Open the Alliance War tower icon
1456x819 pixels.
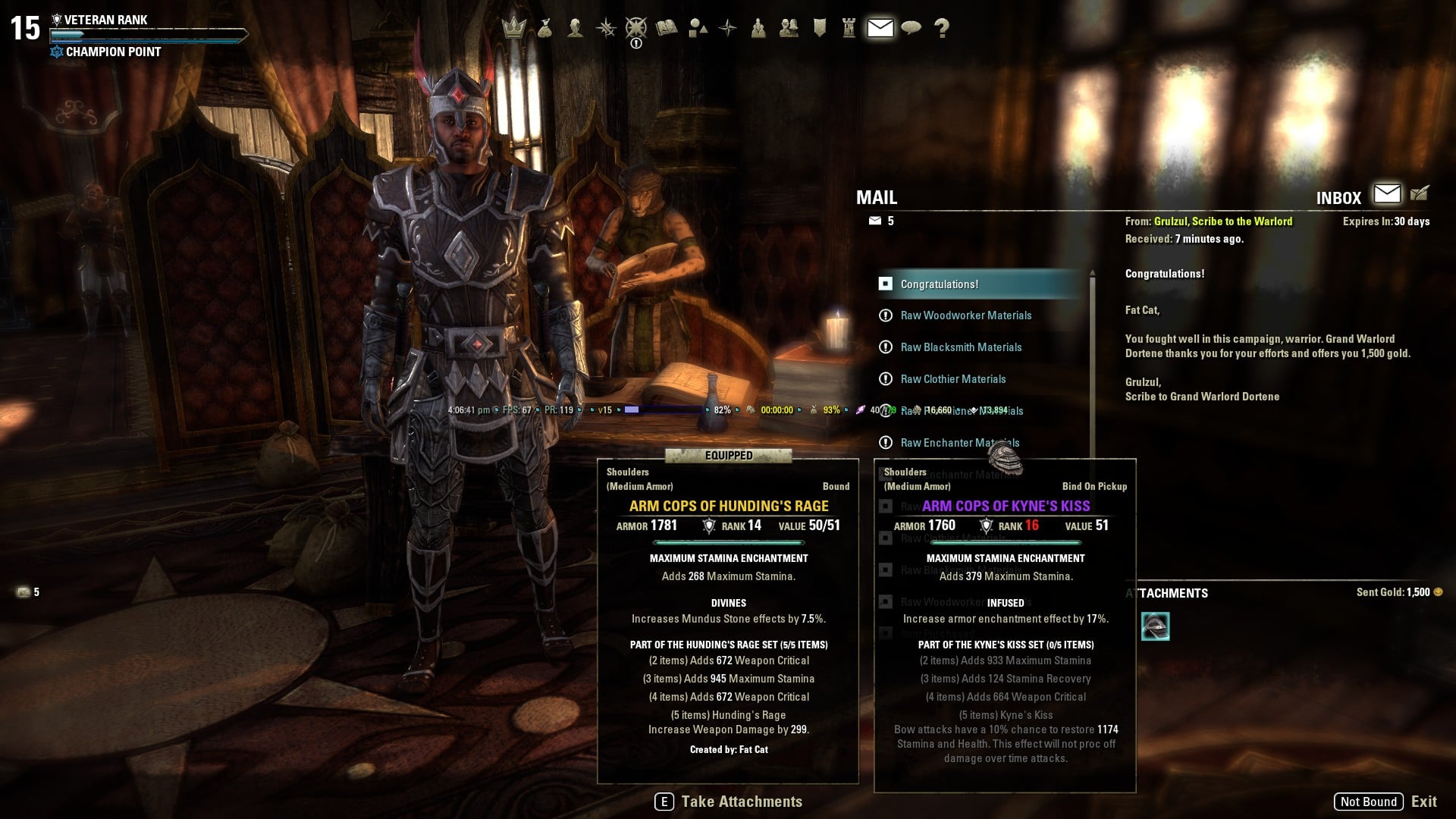tap(849, 28)
